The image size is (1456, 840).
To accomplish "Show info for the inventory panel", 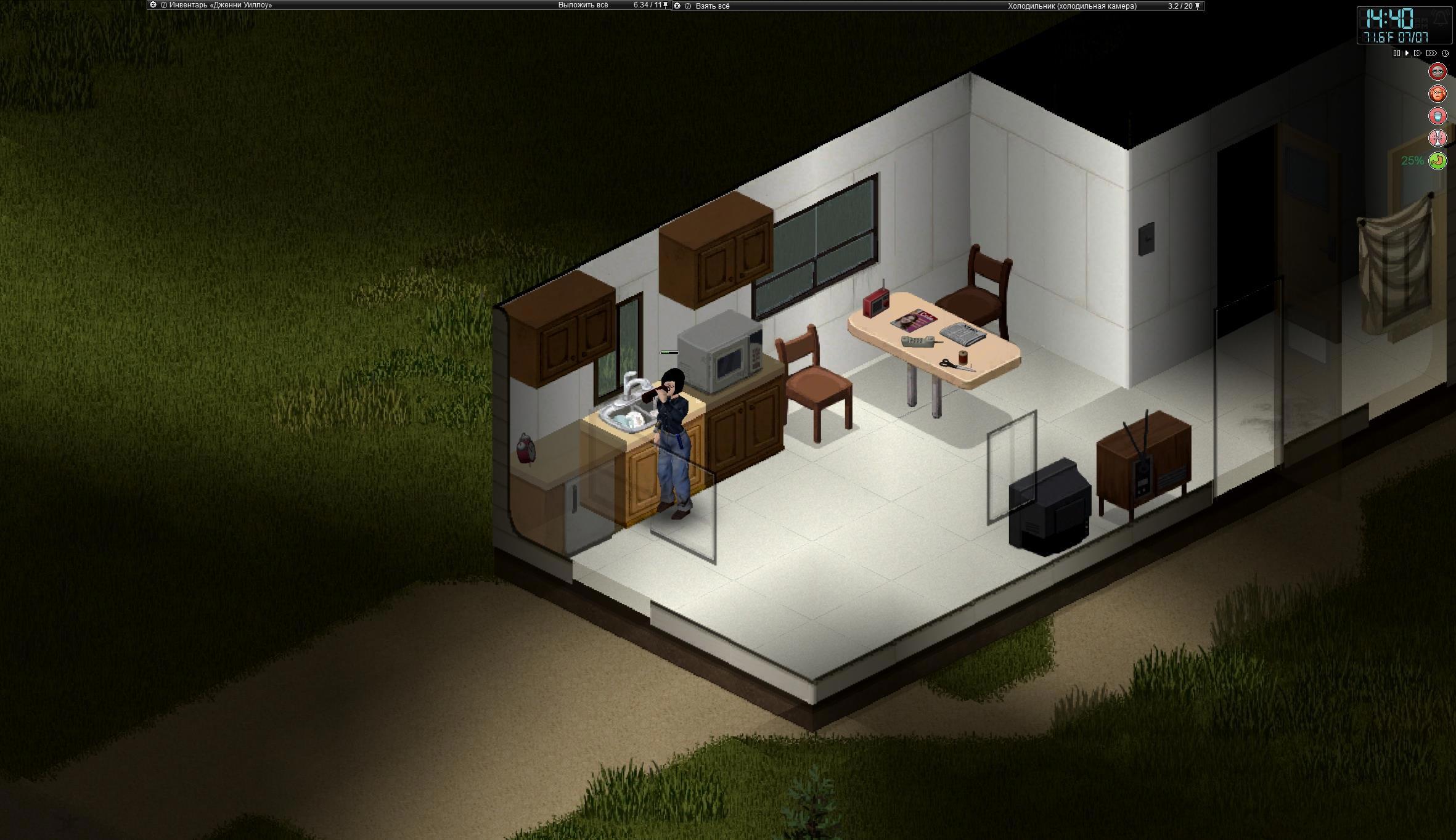I will tap(164, 5).
